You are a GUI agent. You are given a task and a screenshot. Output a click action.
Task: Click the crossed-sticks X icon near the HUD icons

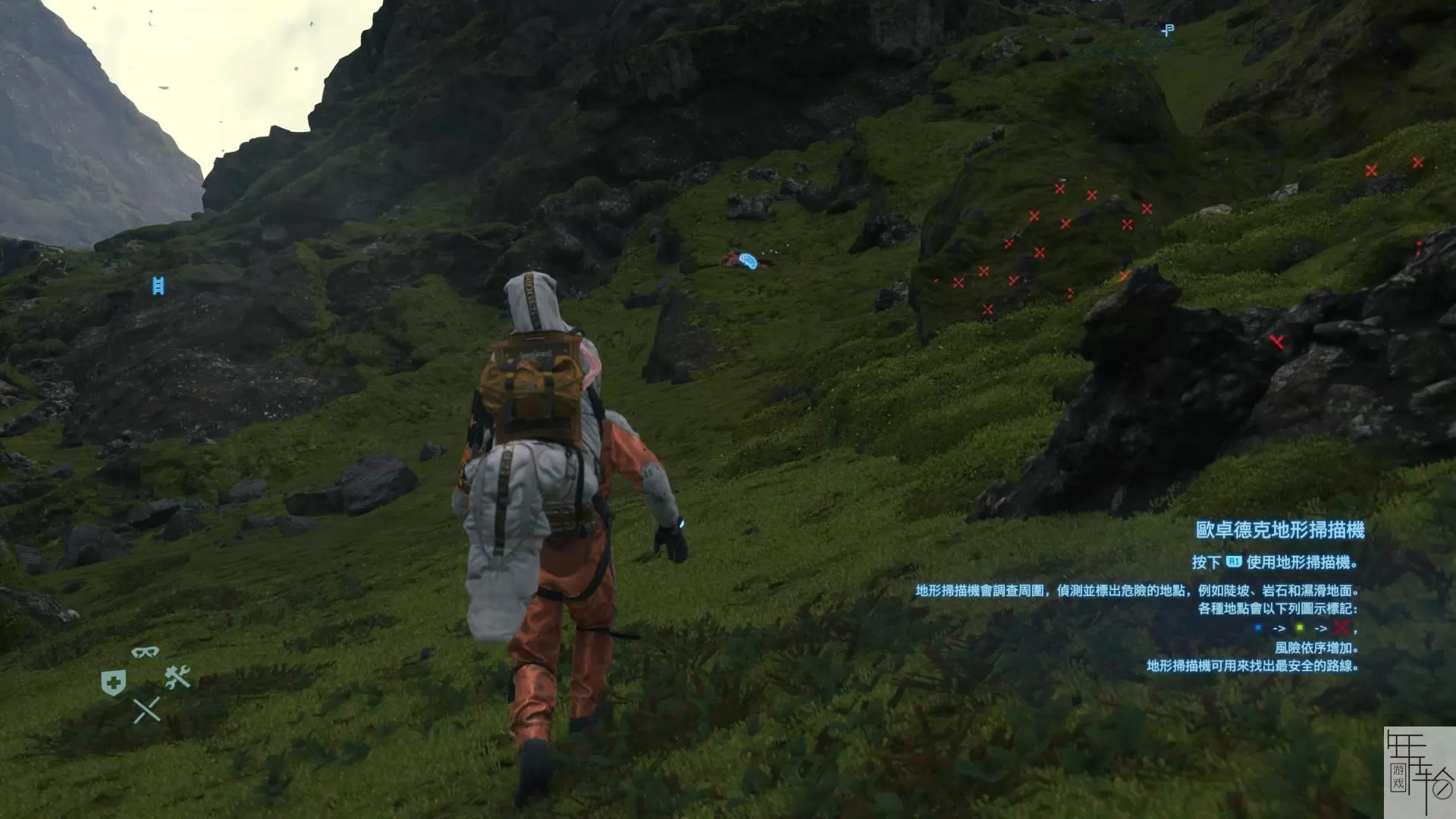click(x=147, y=711)
